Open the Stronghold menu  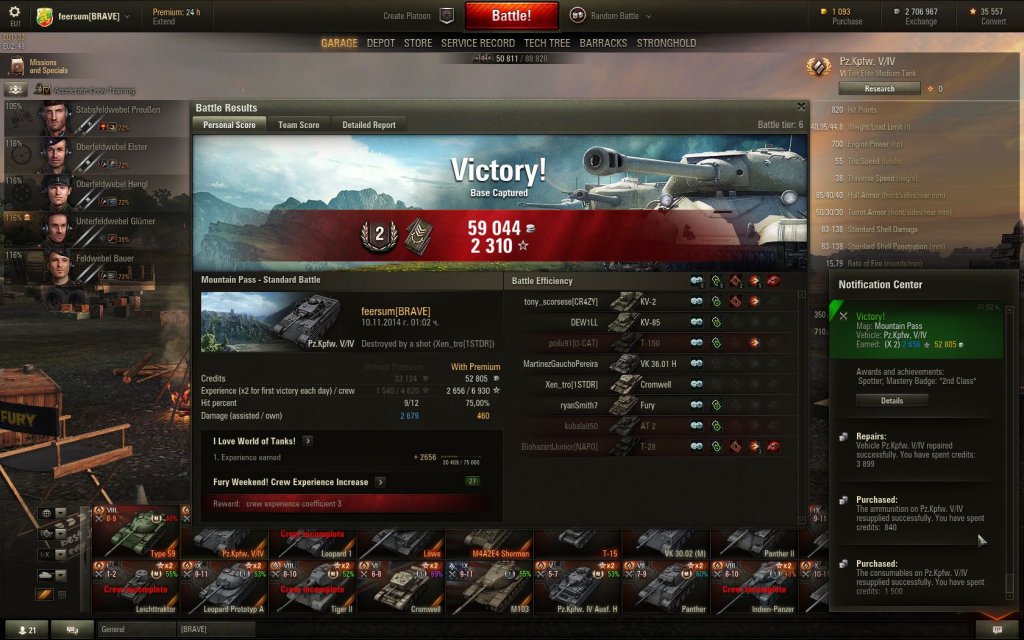tap(666, 43)
